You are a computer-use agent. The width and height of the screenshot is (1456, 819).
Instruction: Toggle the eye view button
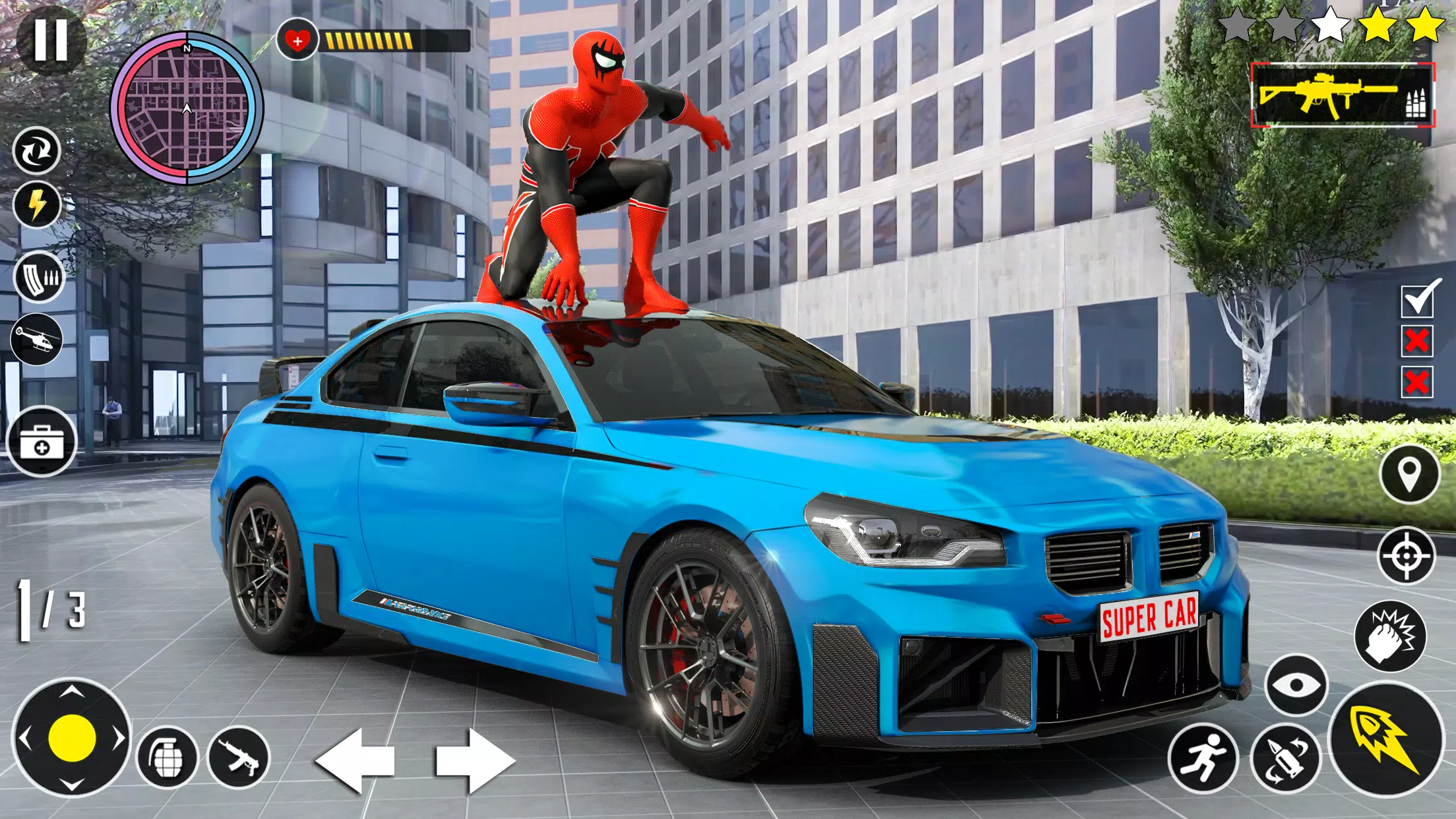(x=1296, y=684)
